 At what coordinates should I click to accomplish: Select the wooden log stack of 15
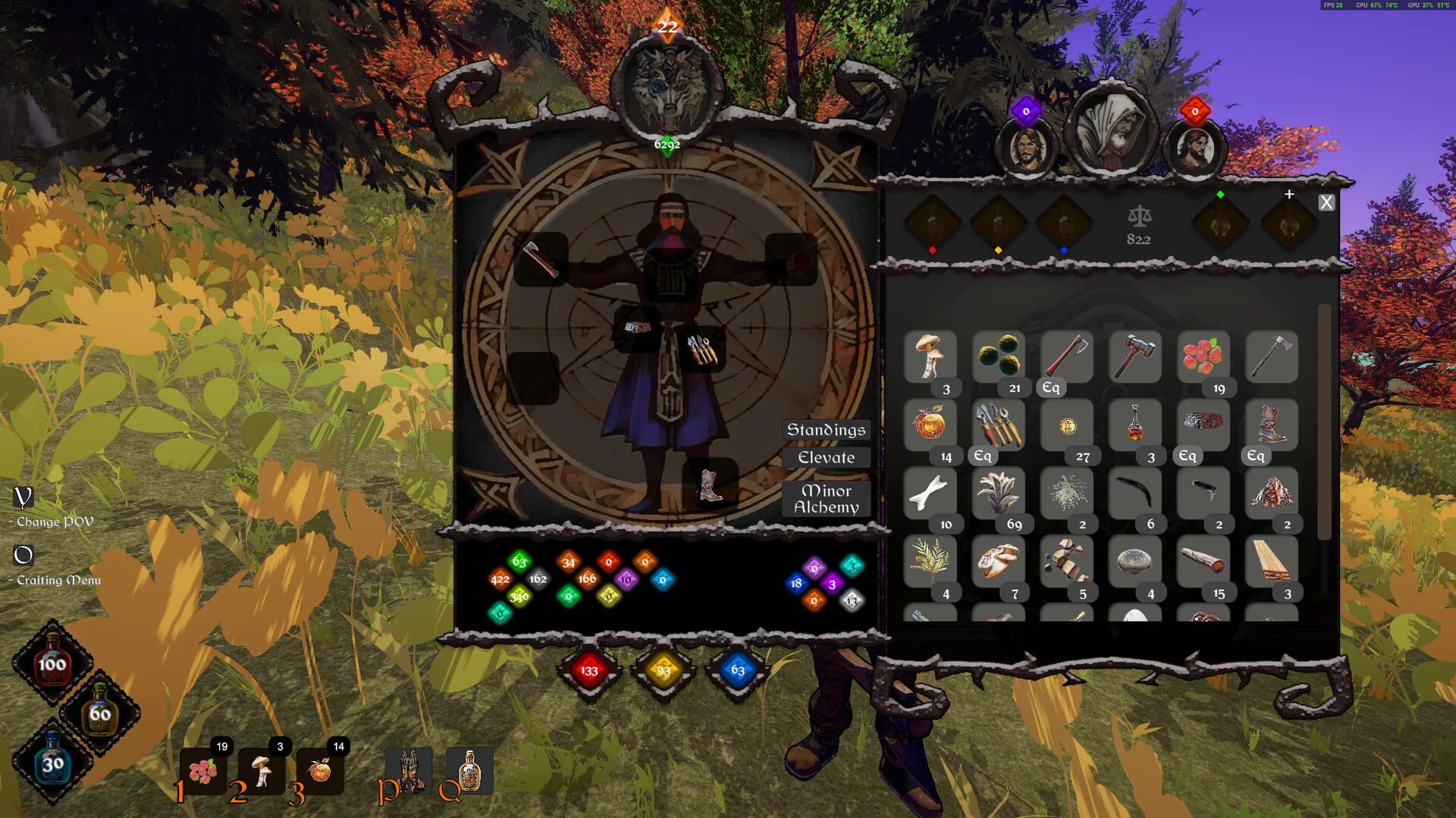point(1203,561)
